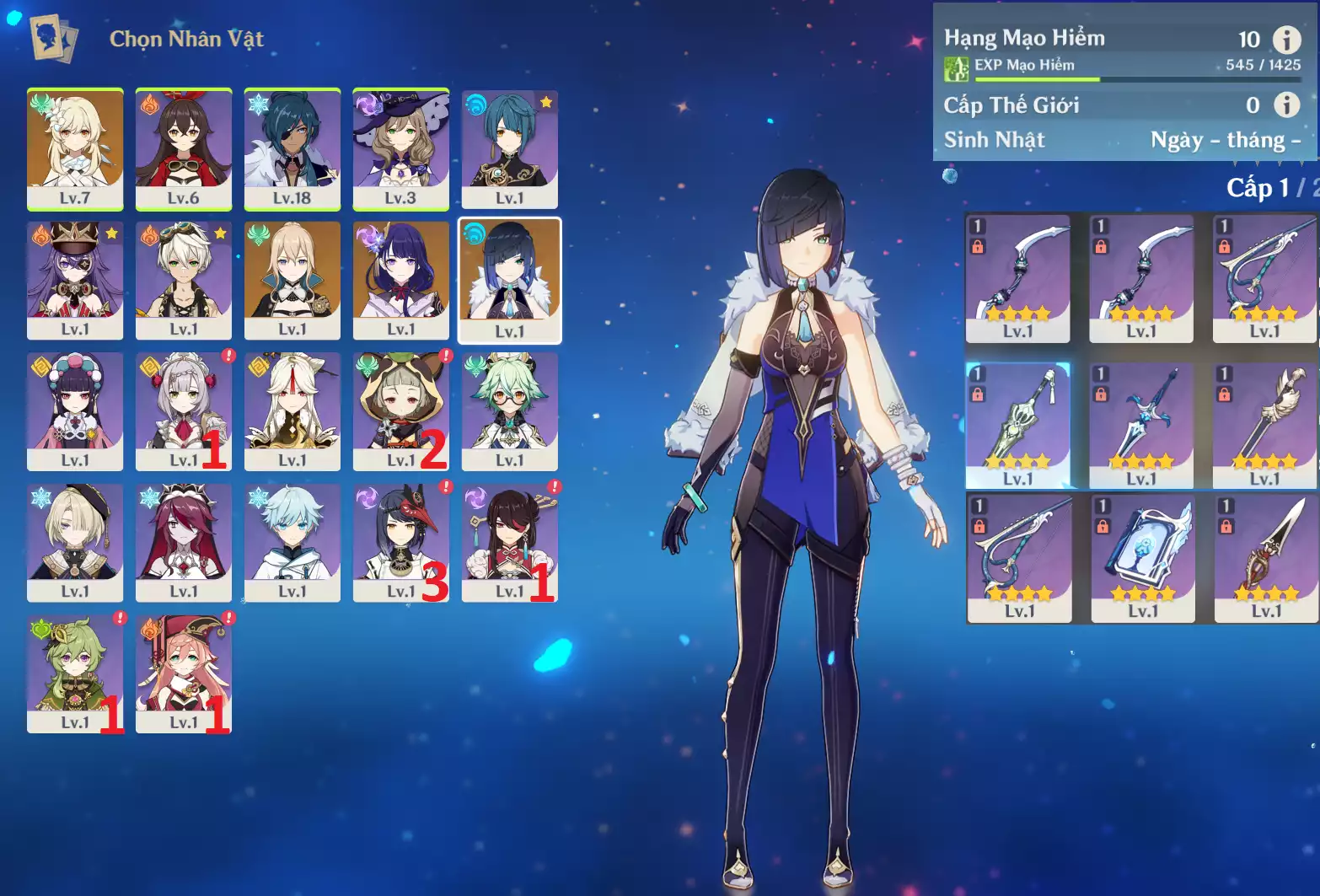The image size is (1320, 896).
Task: Click the Sinh Nhật birthday field
Action: (993, 139)
